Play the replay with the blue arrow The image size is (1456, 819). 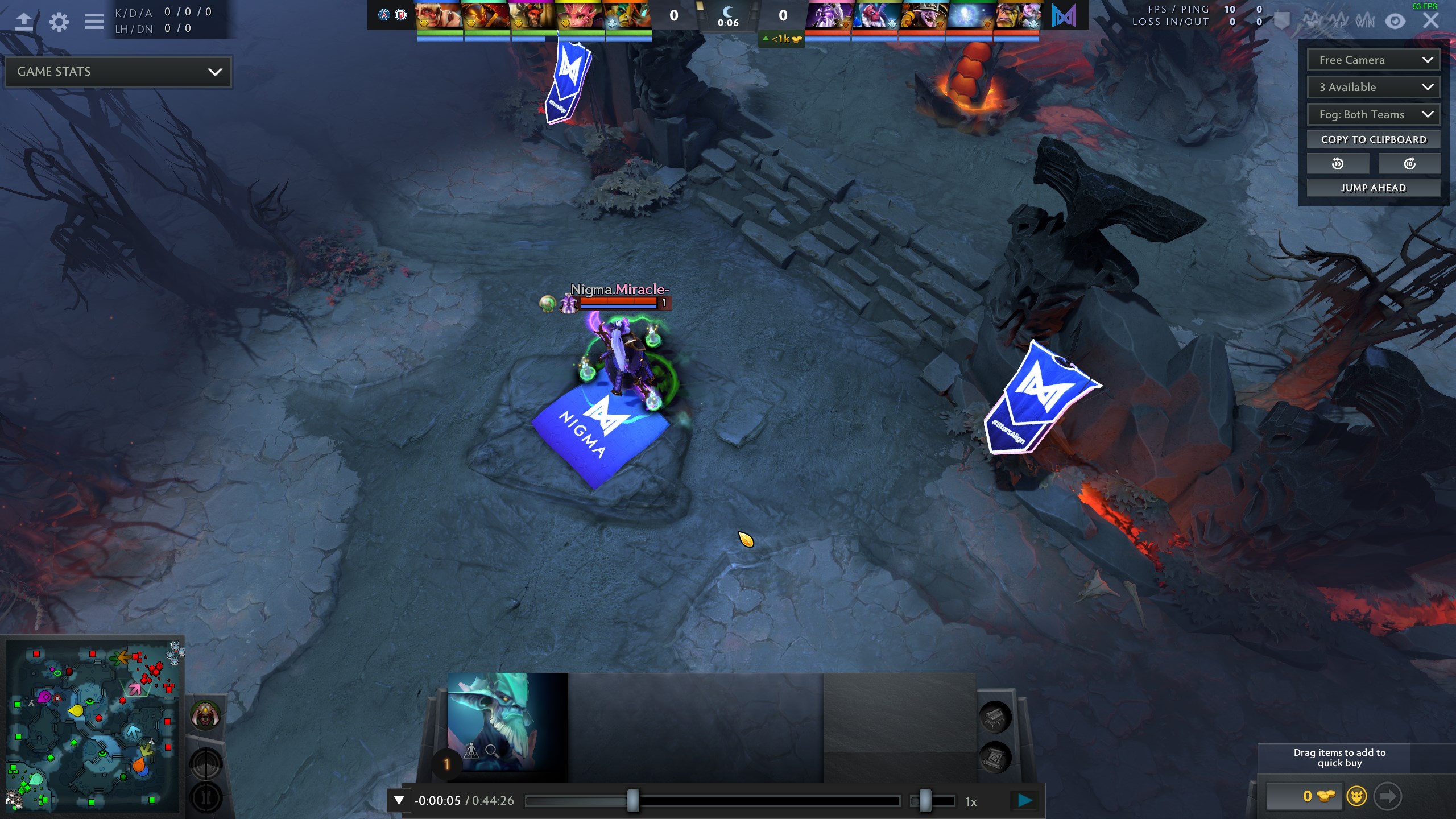click(1025, 801)
